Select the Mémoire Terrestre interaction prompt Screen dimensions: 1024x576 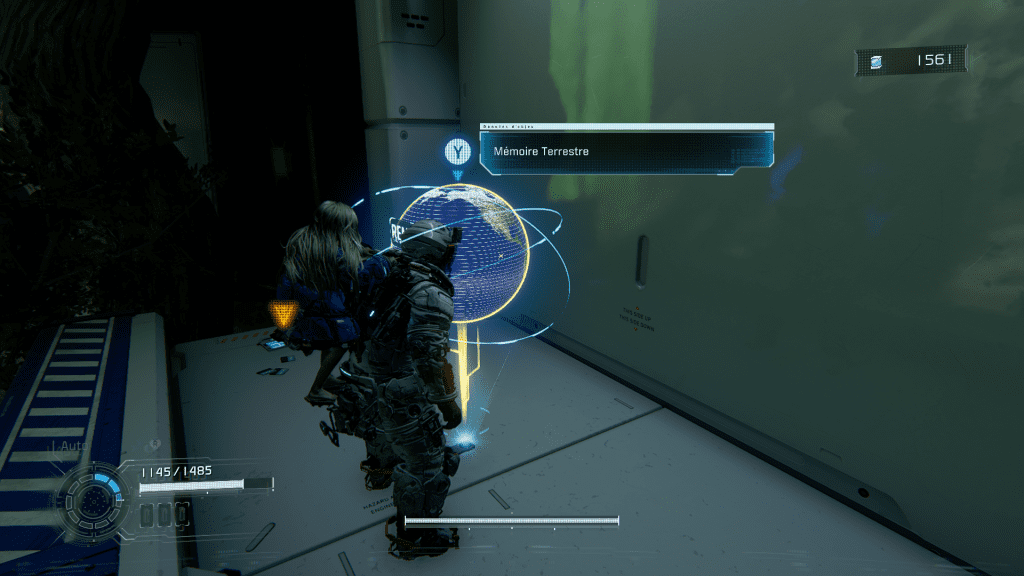click(626, 152)
